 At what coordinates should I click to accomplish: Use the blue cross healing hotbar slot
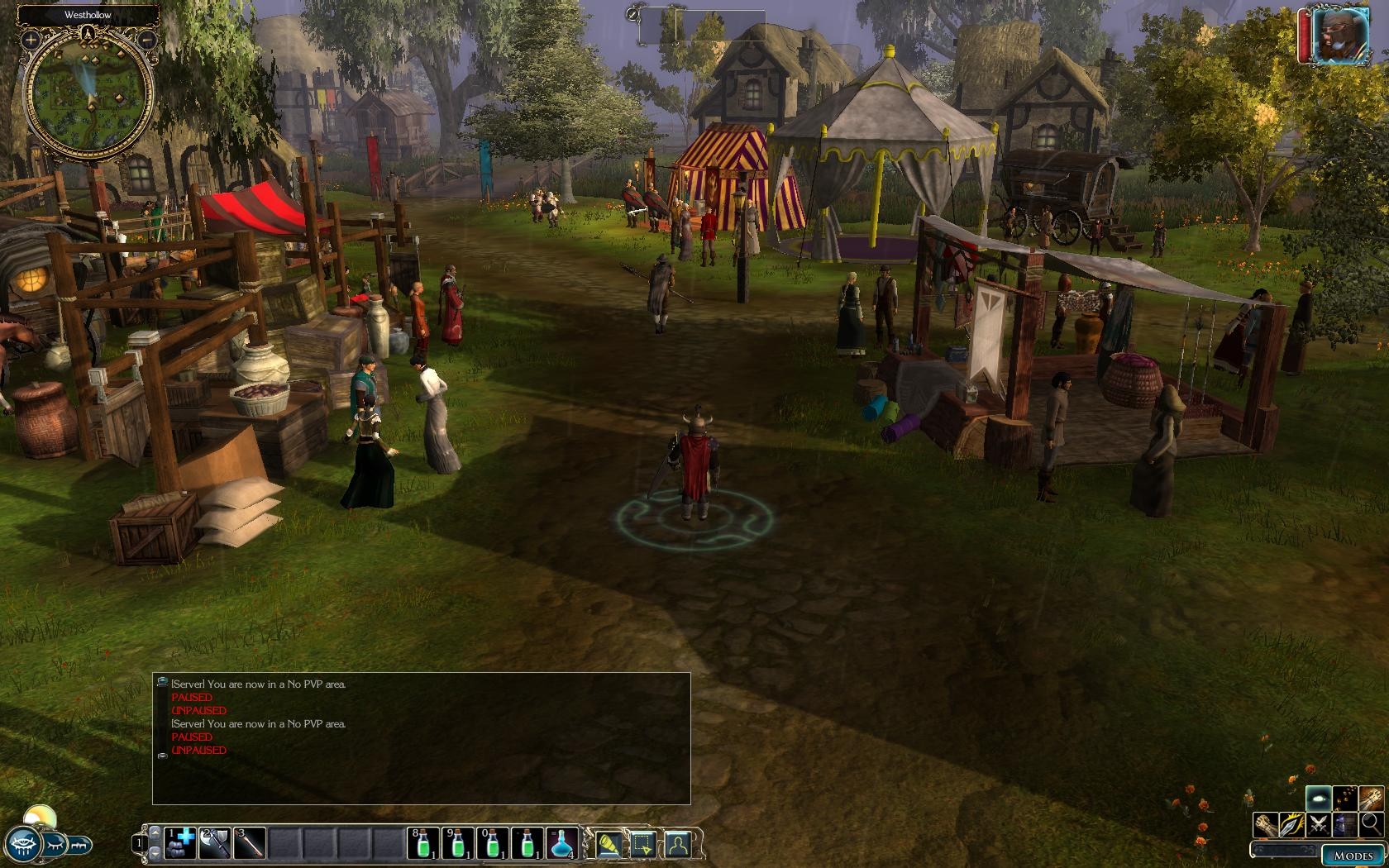point(179,843)
